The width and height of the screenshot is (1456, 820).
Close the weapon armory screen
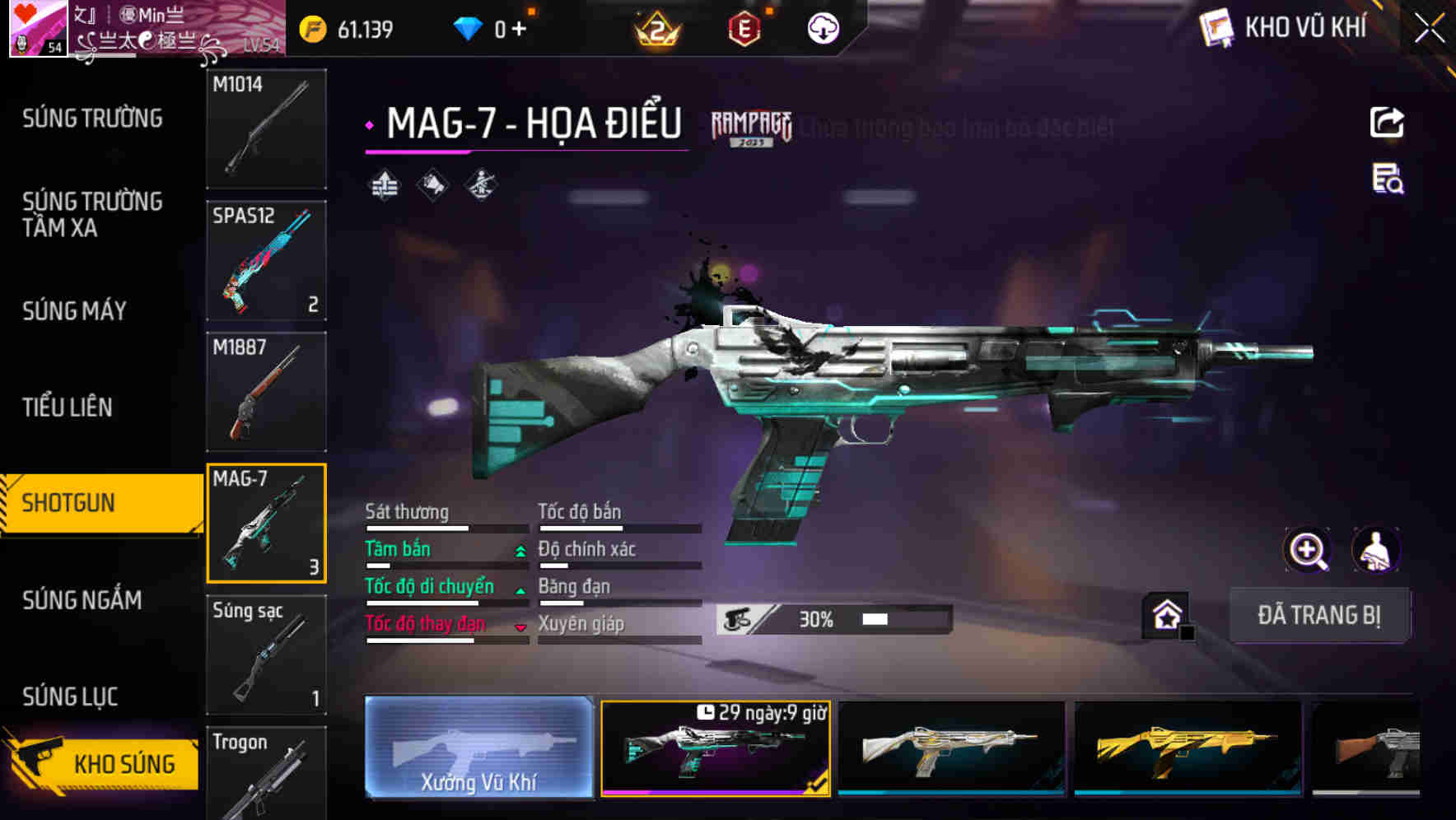coord(1429,29)
